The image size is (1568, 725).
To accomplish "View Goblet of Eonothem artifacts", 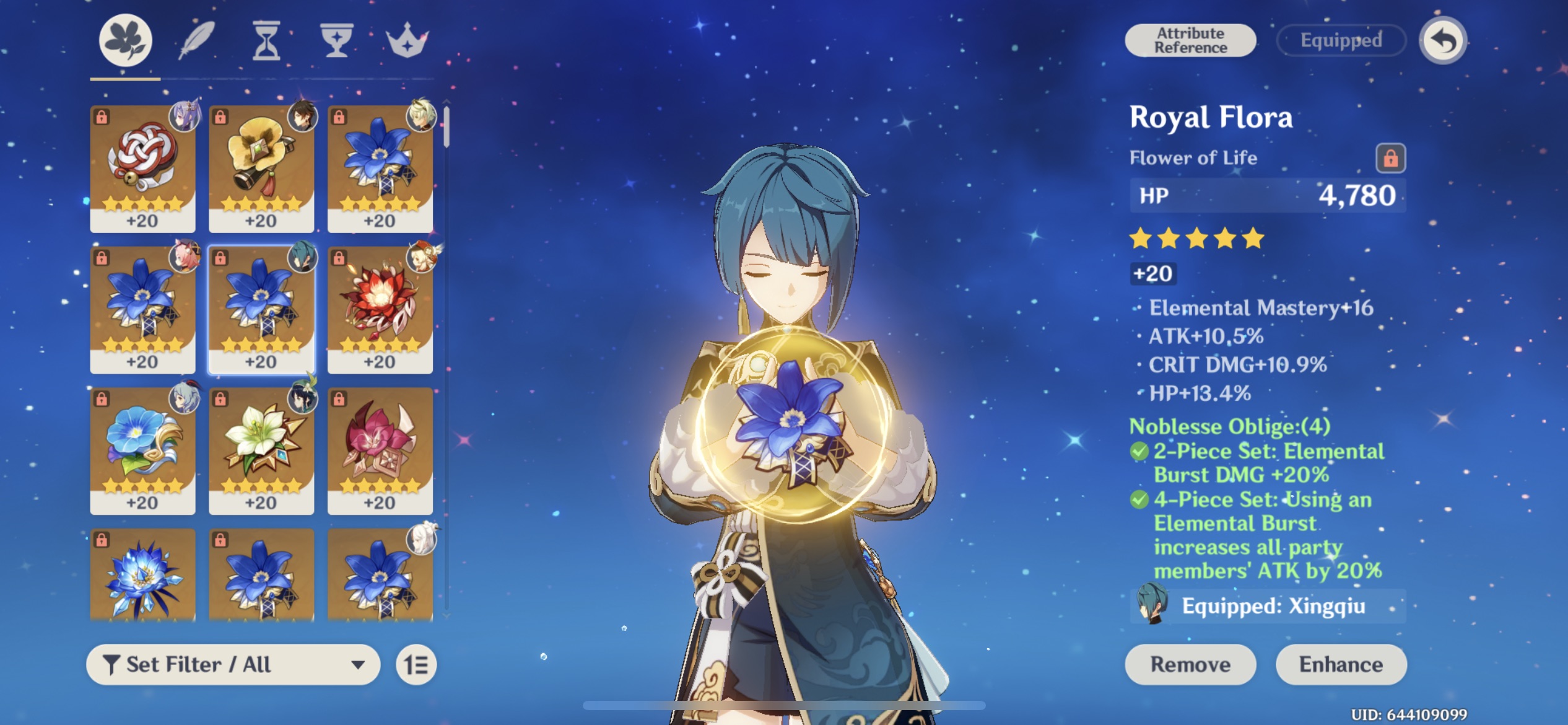I will click(x=336, y=40).
